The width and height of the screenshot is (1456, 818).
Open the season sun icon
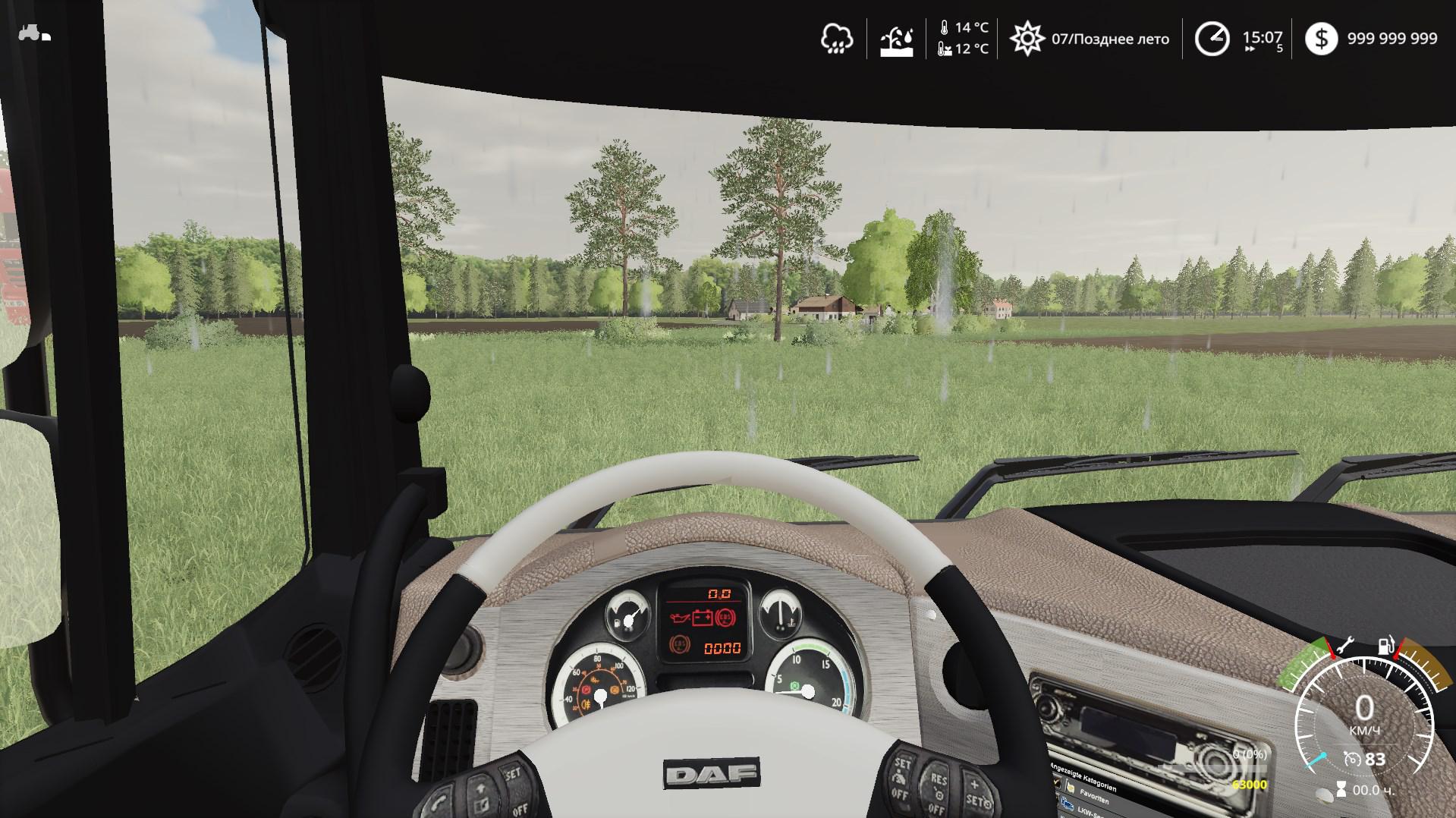click(1027, 39)
